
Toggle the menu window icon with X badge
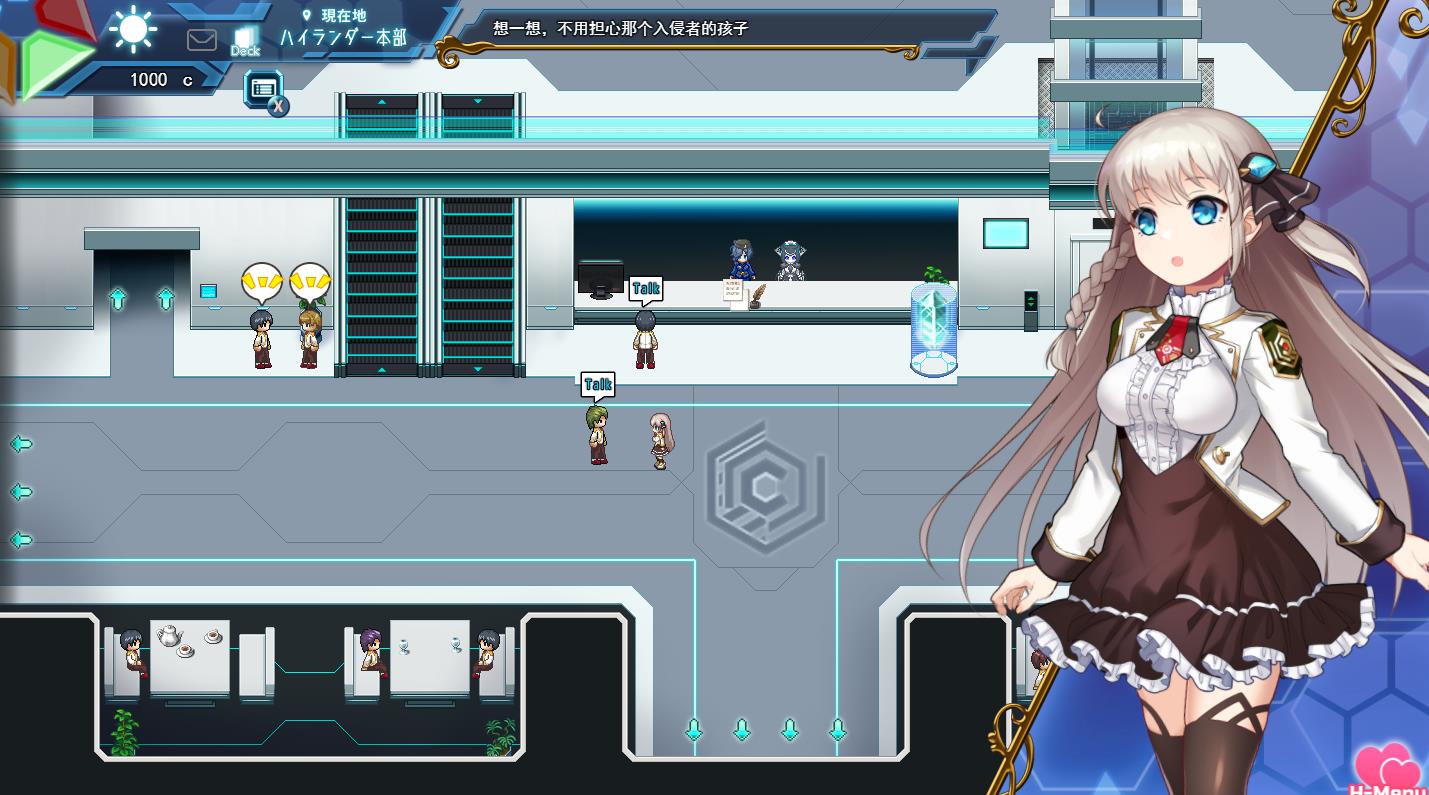point(265,90)
